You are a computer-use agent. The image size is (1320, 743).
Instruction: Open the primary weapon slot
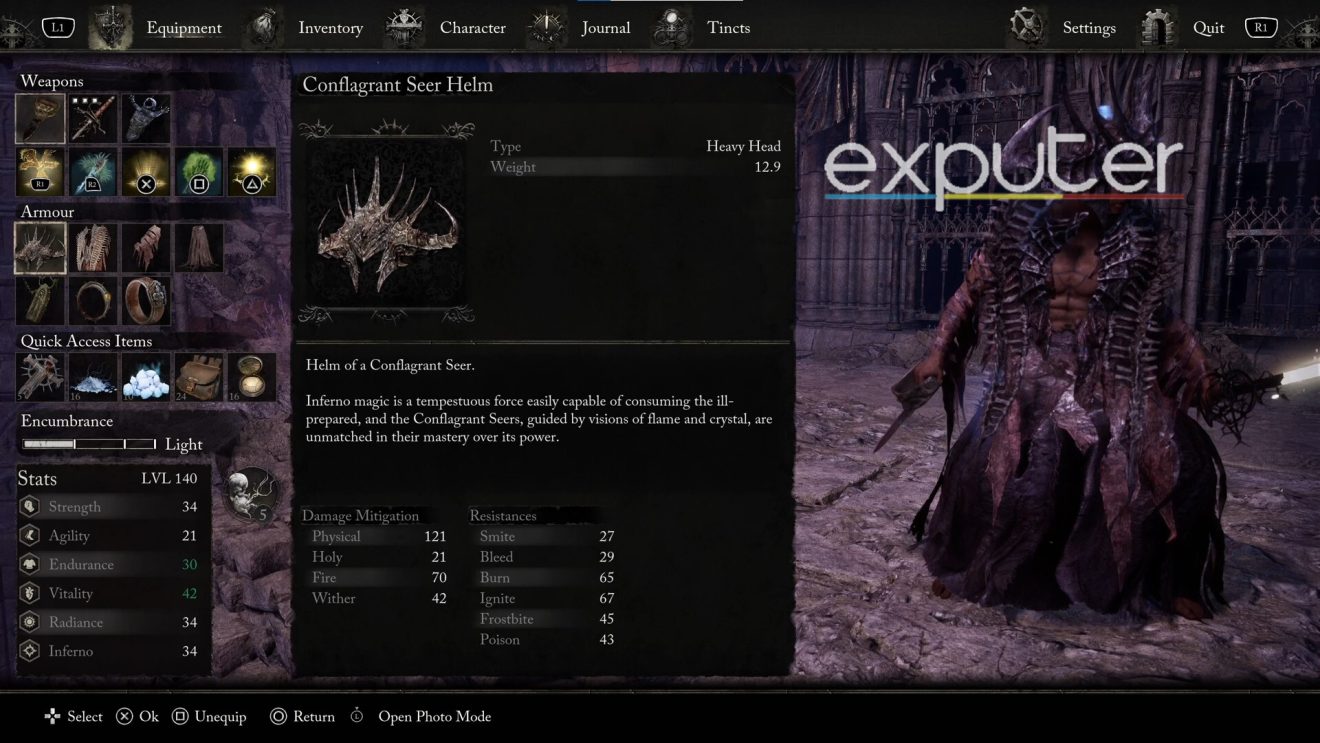(x=40, y=117)
